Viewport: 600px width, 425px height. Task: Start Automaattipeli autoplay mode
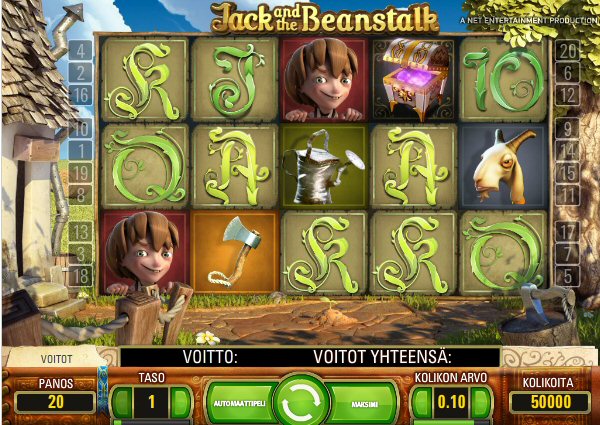click(237, 402)
